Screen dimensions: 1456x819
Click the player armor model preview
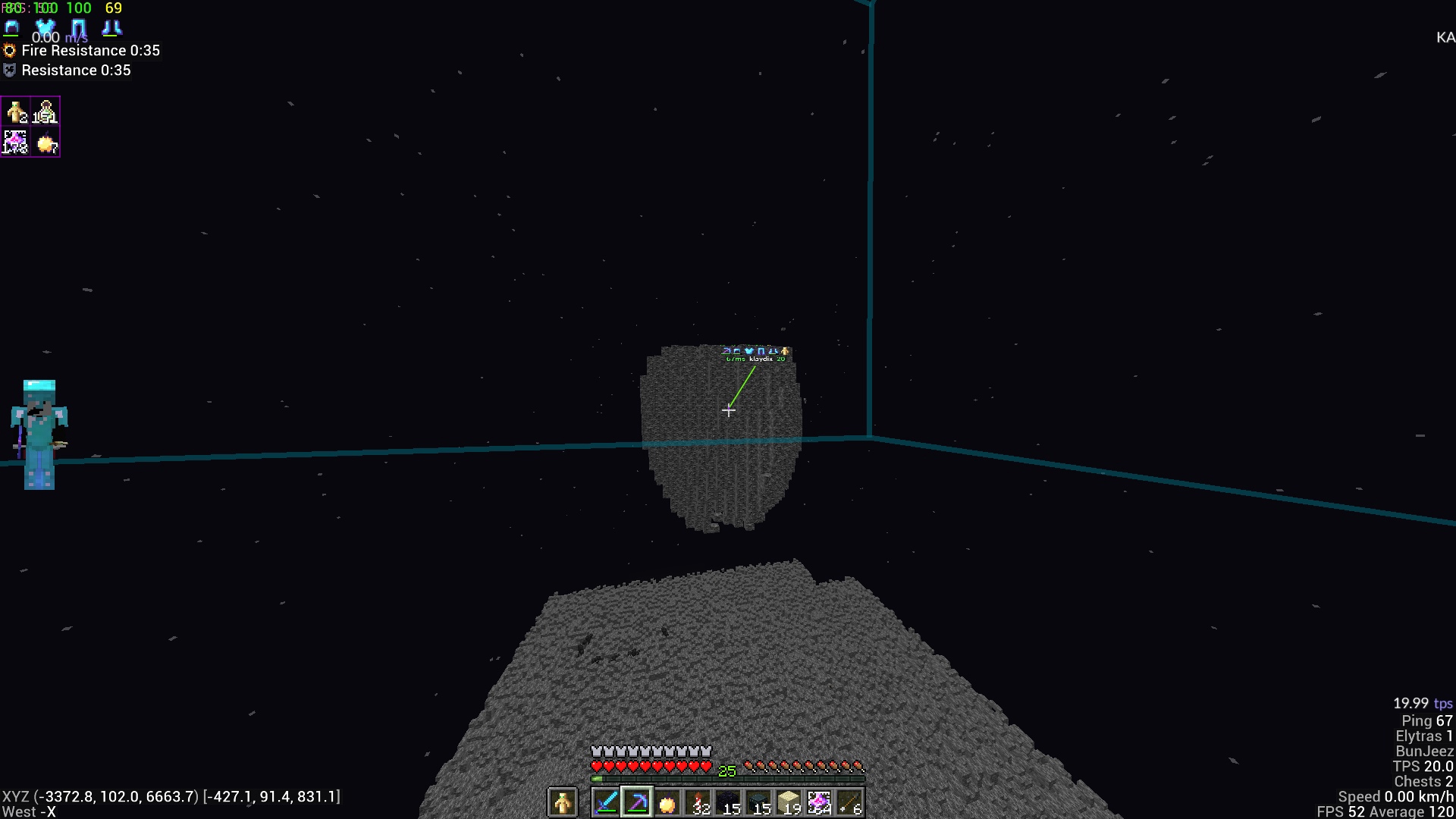coord(39,435)
